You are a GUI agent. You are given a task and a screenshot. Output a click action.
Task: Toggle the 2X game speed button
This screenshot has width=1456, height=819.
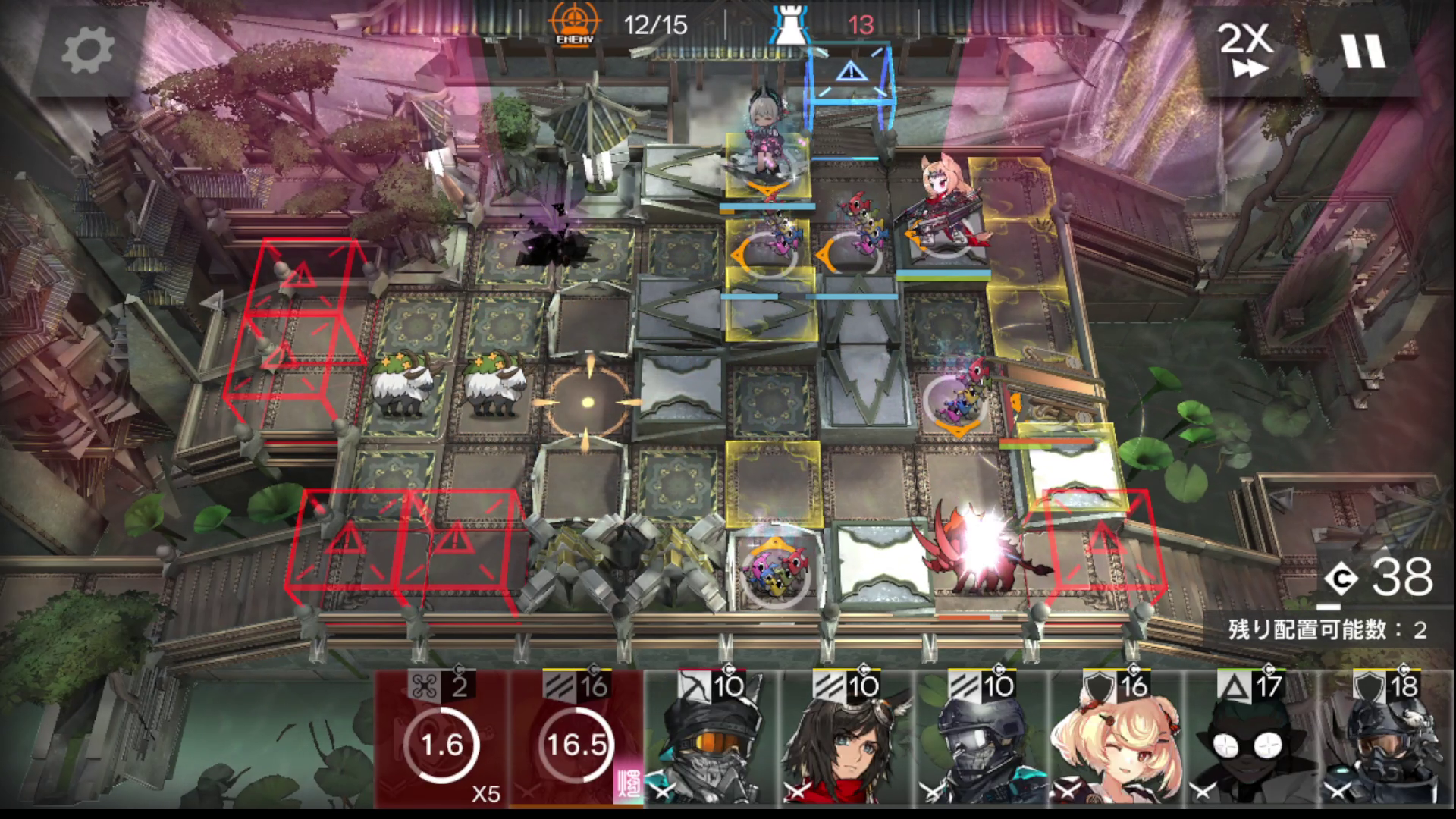pos(1244,50)
